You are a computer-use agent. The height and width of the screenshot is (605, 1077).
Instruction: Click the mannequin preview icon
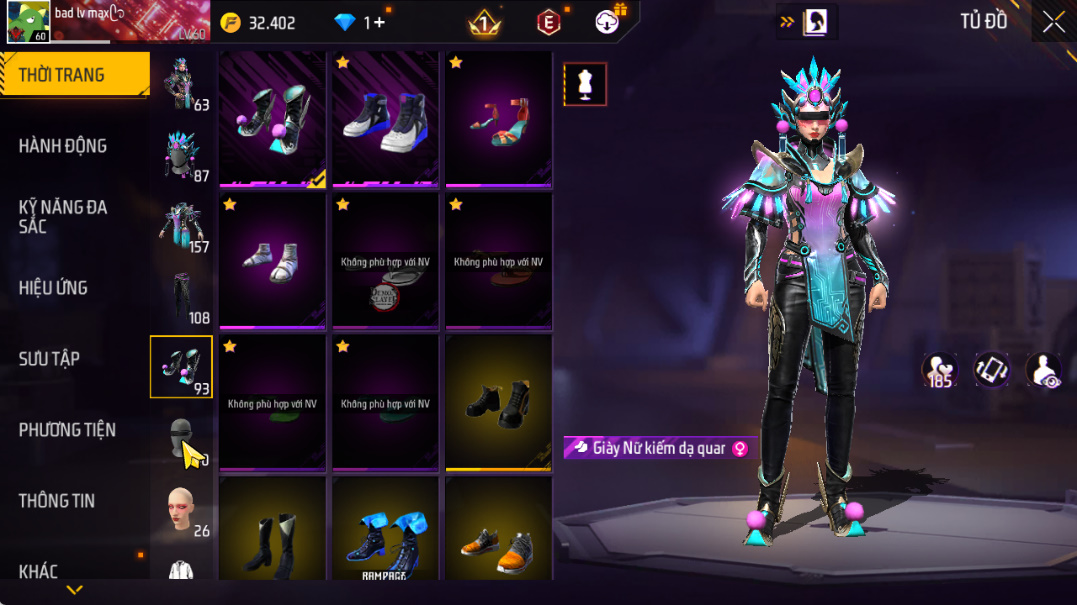click(x=585, y=85)
